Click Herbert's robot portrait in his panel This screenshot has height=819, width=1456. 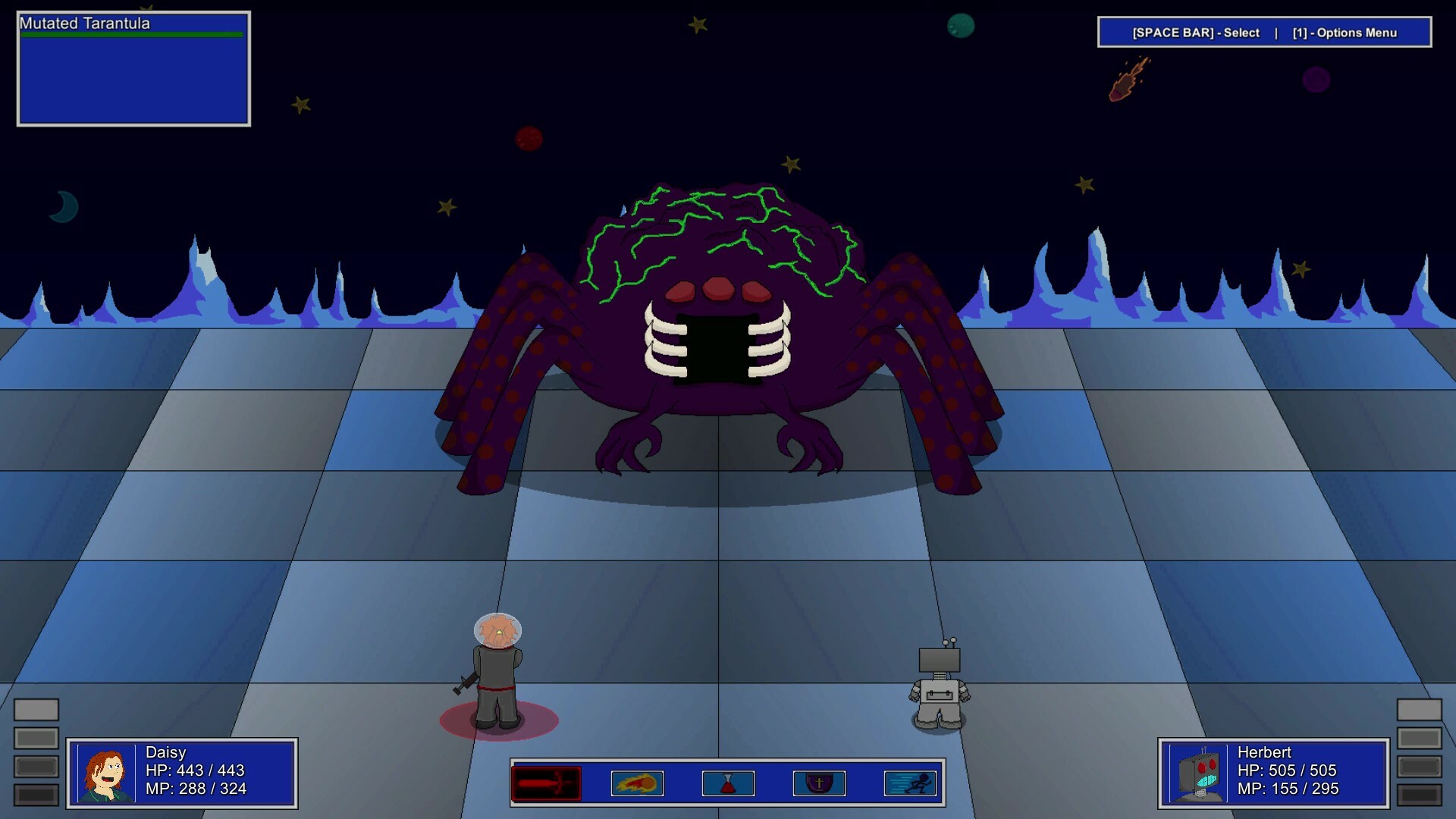[1198, 773]
